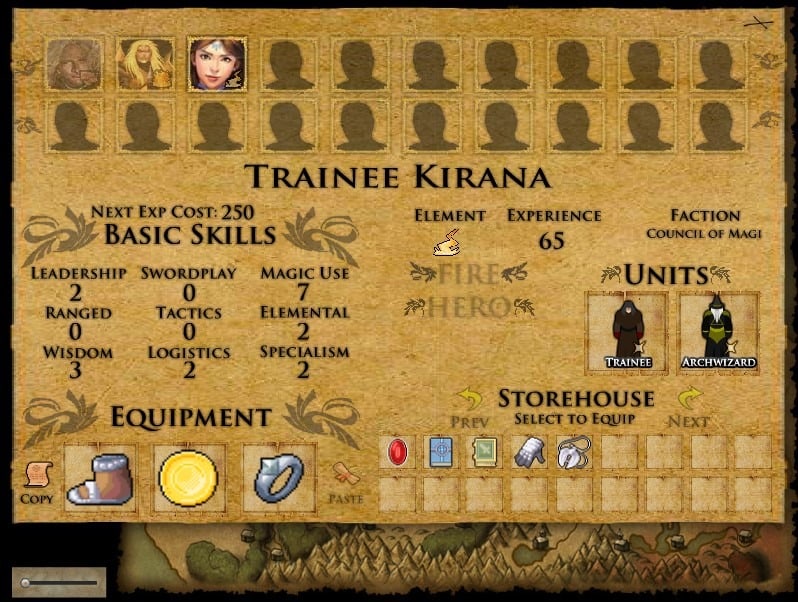Image resolution: width=798 pixels, height=602 pixels.
Task: Select the green book in the storehouse
Action: coord(485,452)
